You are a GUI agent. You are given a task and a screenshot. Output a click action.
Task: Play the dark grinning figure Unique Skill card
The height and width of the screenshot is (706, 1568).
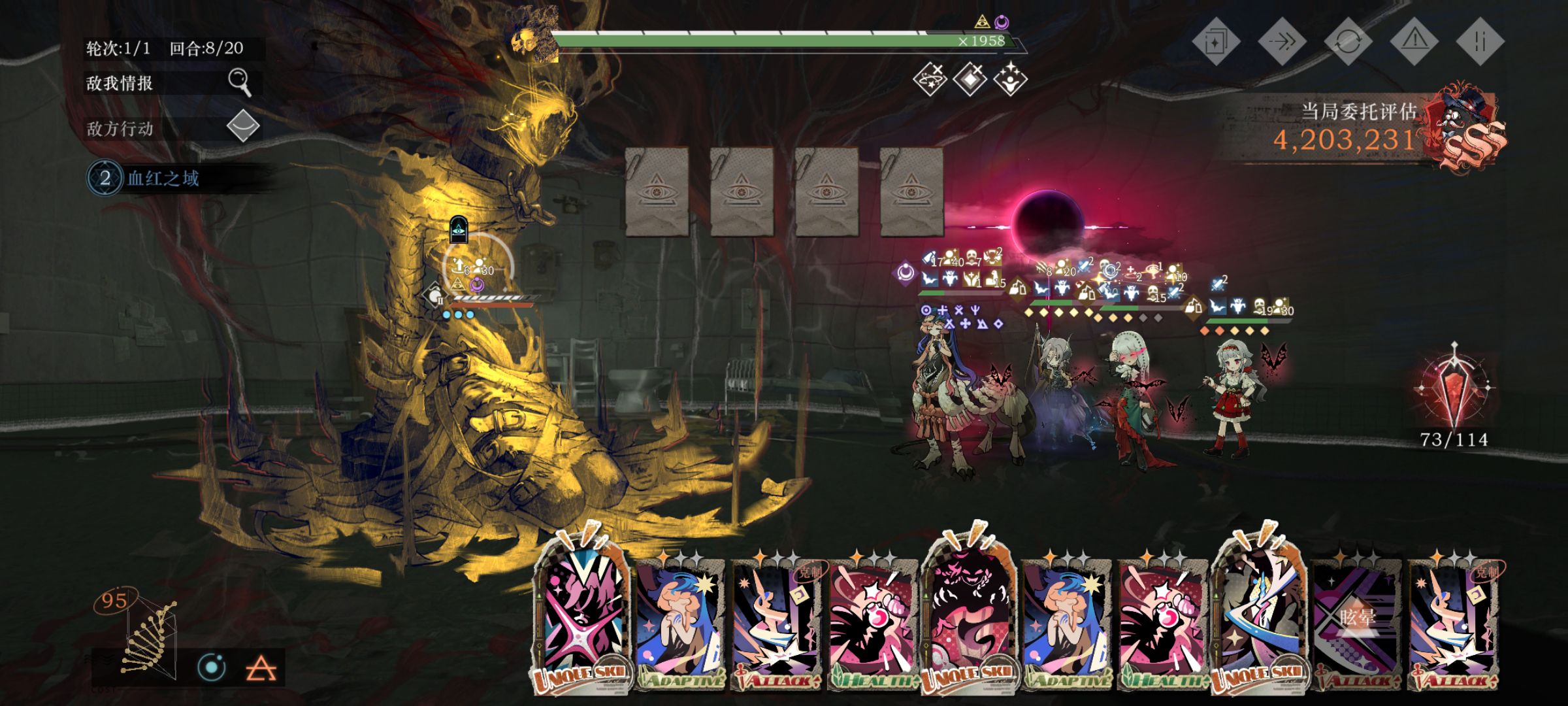(x=969, y=614)
